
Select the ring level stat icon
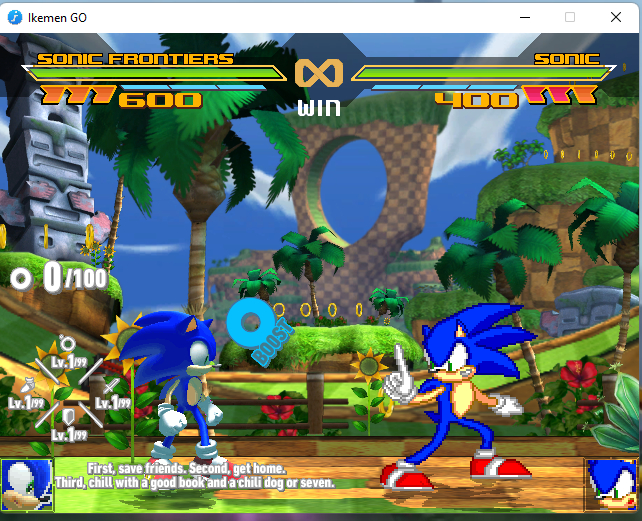[65, 344]
